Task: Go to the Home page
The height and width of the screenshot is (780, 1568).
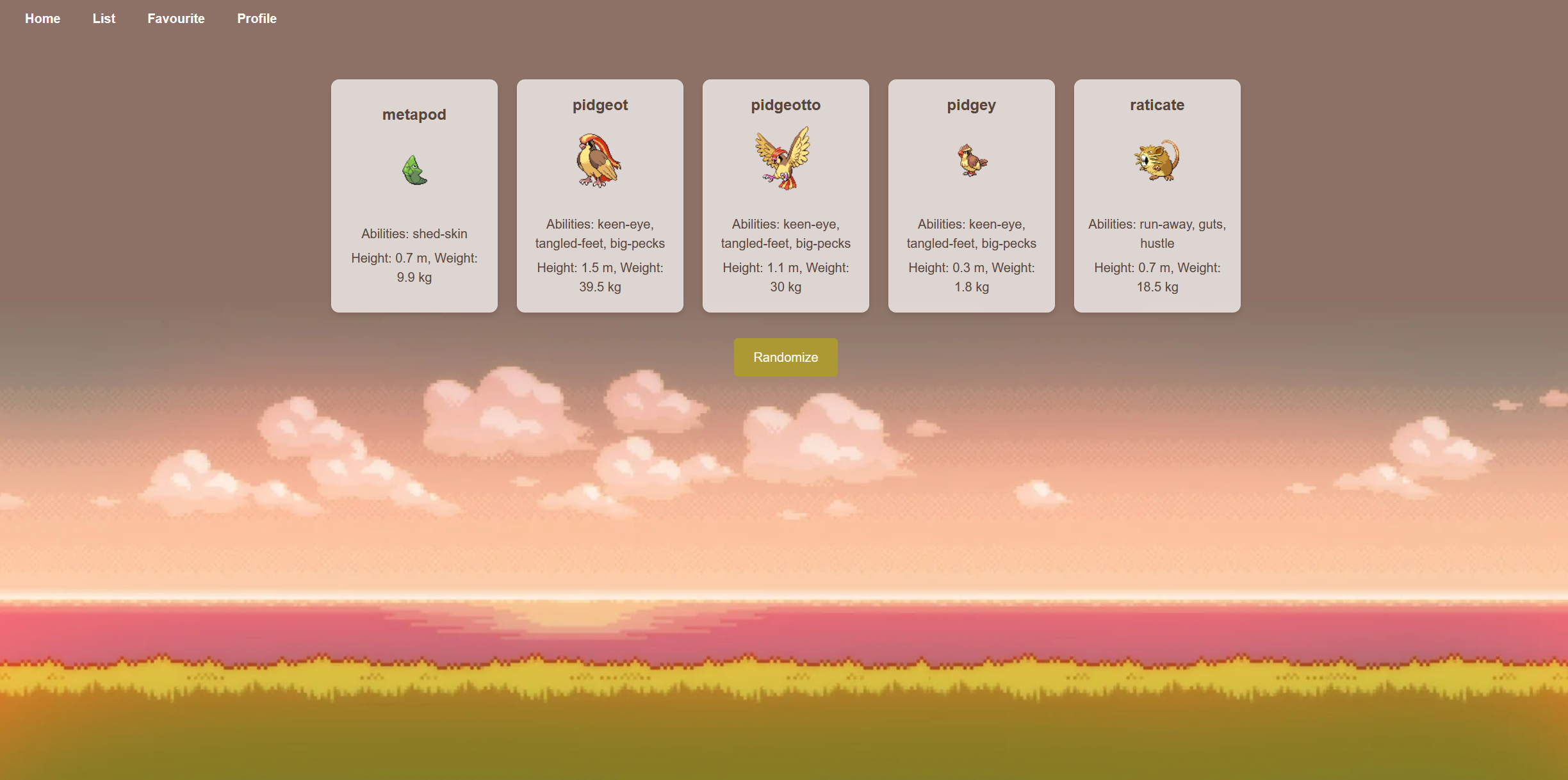Action: tap(42, 19)
